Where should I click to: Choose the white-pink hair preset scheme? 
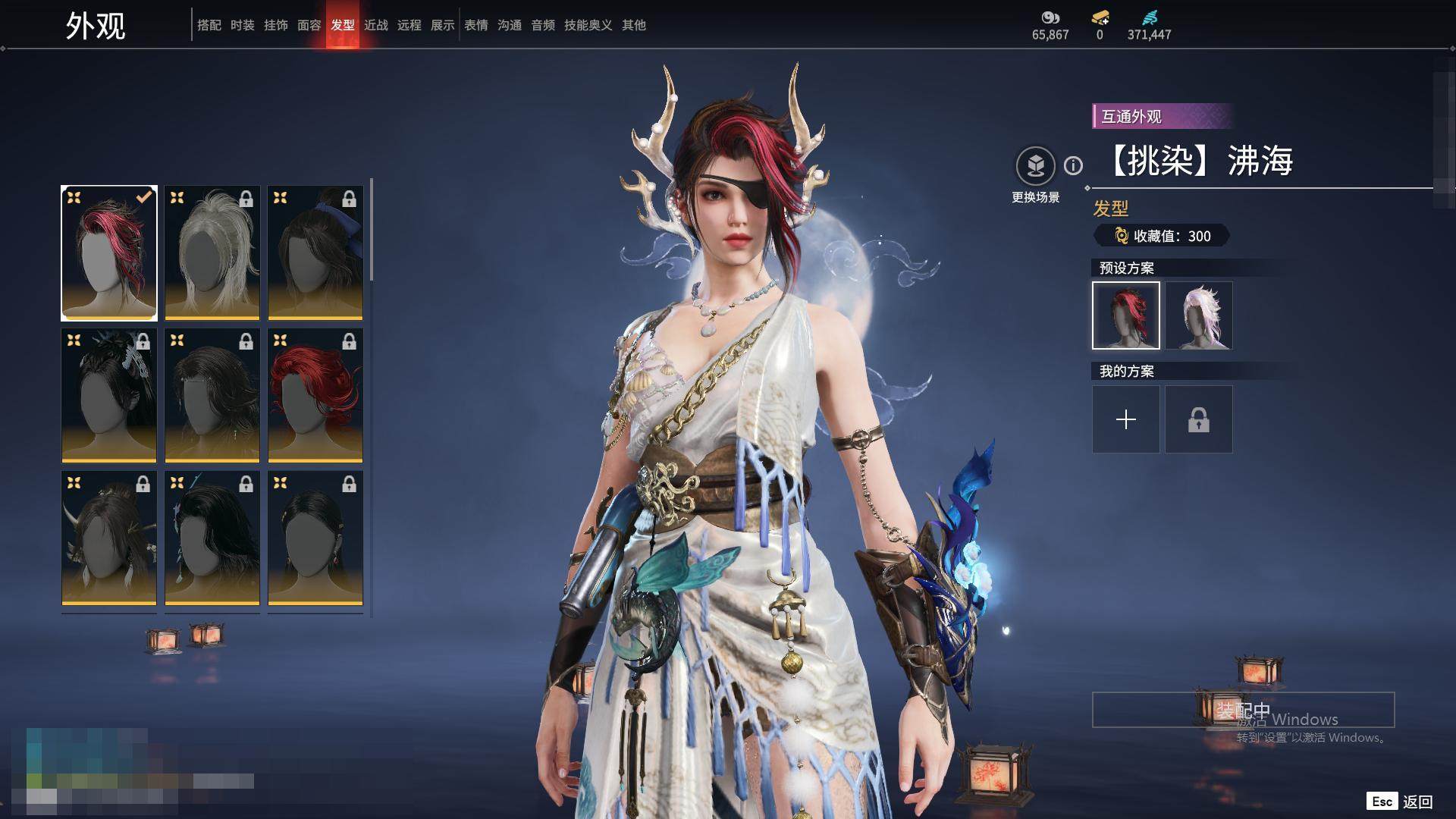pos(1198,315)
